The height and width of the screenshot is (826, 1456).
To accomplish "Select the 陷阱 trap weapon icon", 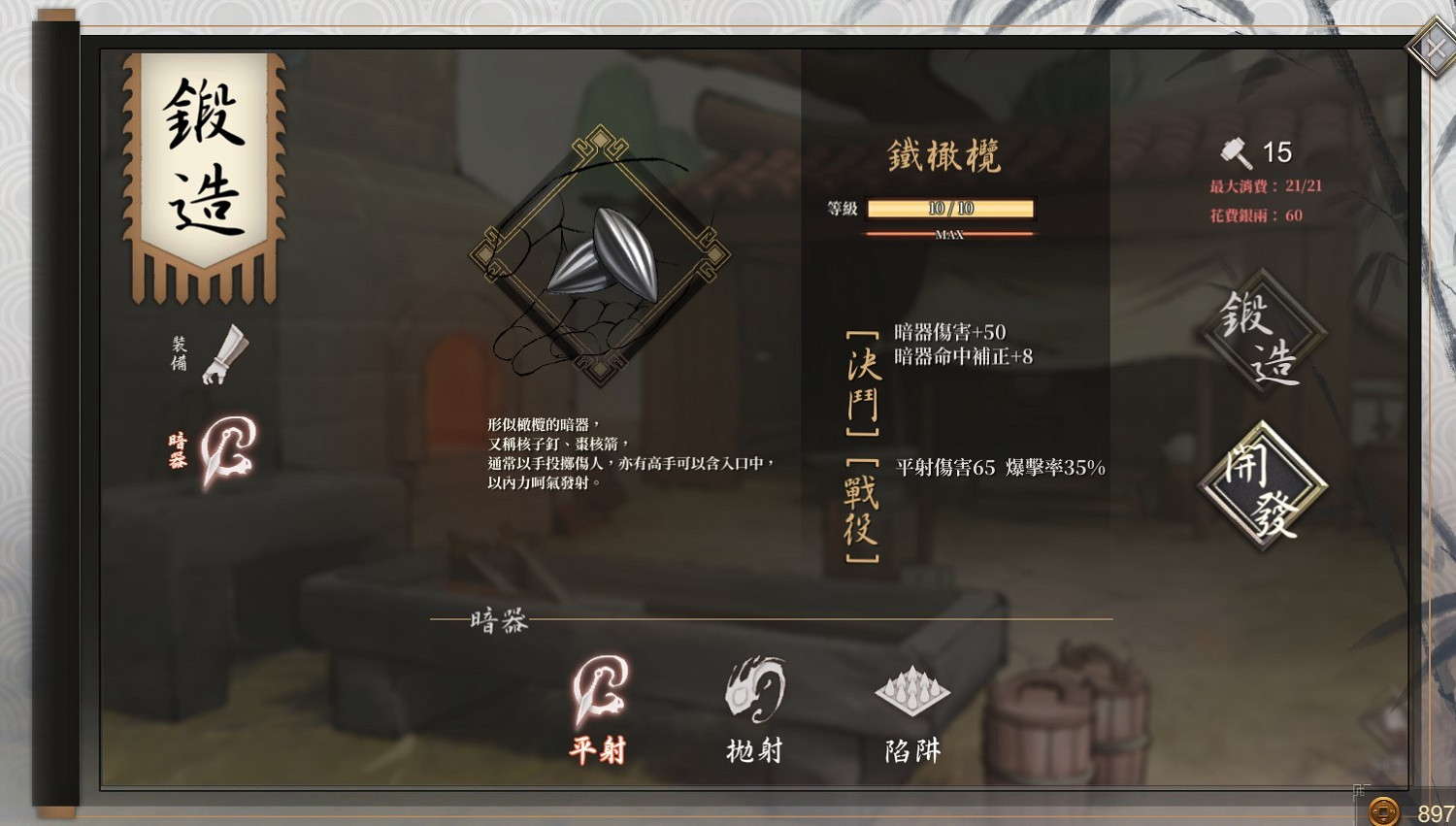I will click(x=912, y=689).
